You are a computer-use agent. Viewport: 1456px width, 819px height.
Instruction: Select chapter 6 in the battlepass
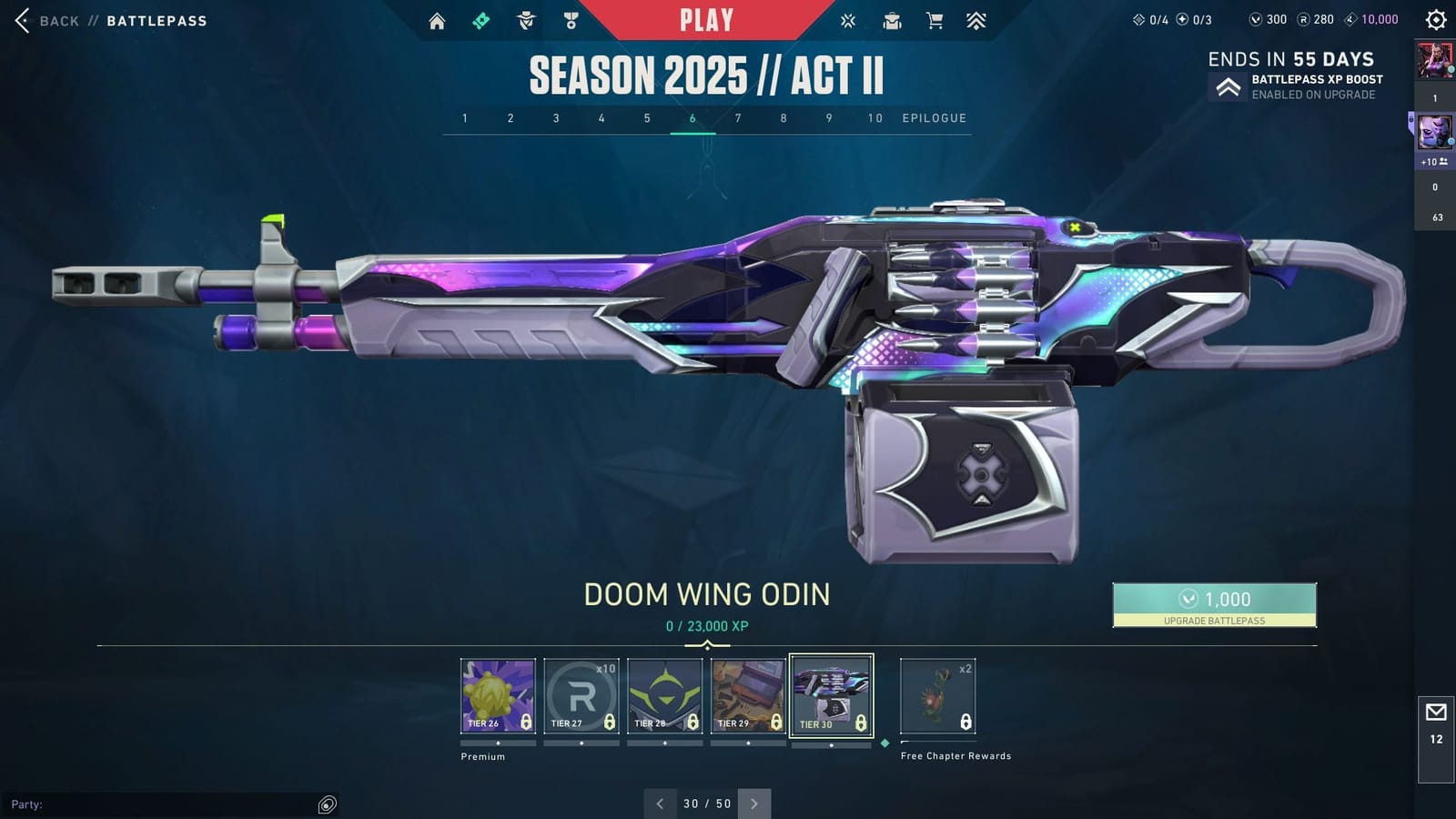click(693, 118)
